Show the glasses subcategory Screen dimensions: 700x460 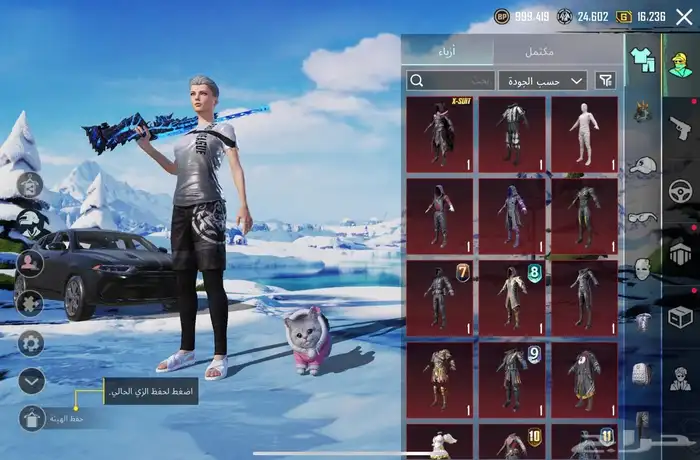[x=642, y=216]
